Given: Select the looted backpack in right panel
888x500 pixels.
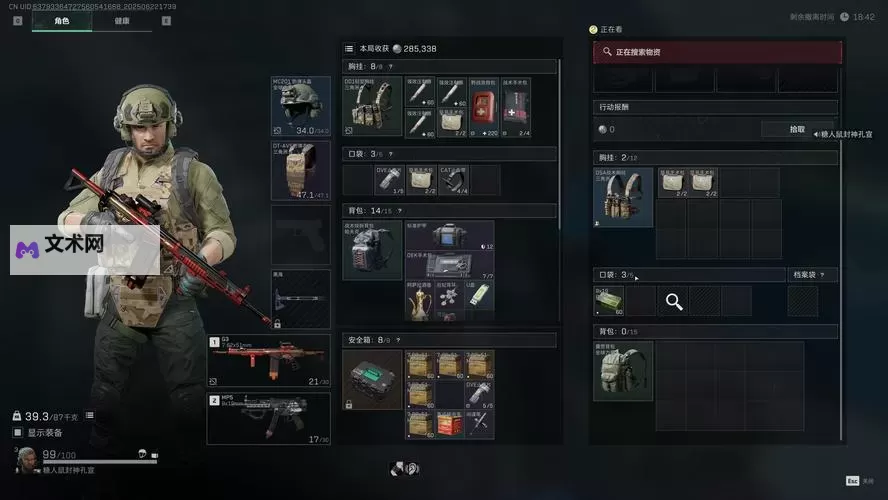Looking at the screenshot, I should [x=623, y=370].
